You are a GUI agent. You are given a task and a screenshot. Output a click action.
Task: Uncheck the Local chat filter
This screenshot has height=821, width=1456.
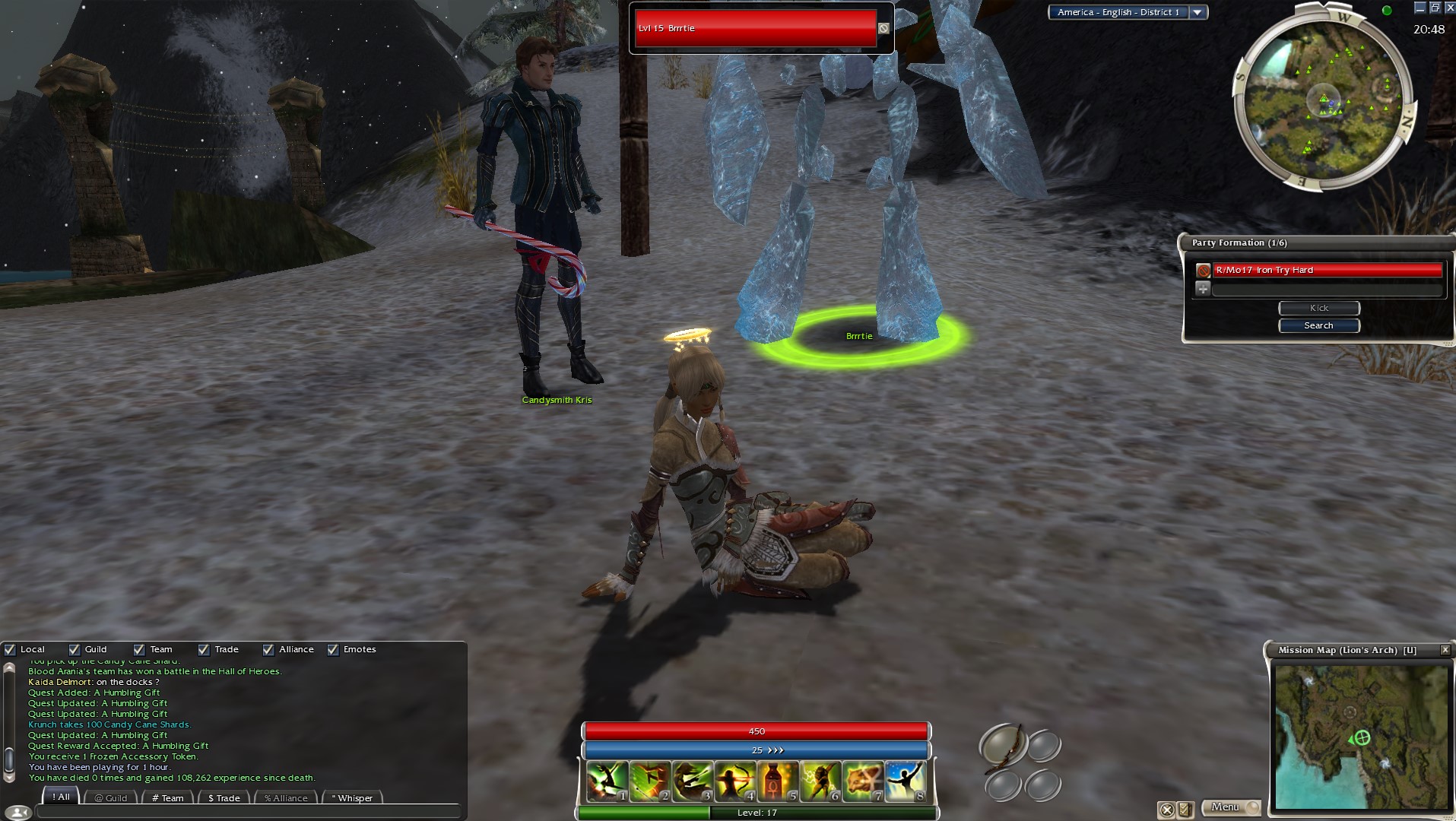click(10, 649)
